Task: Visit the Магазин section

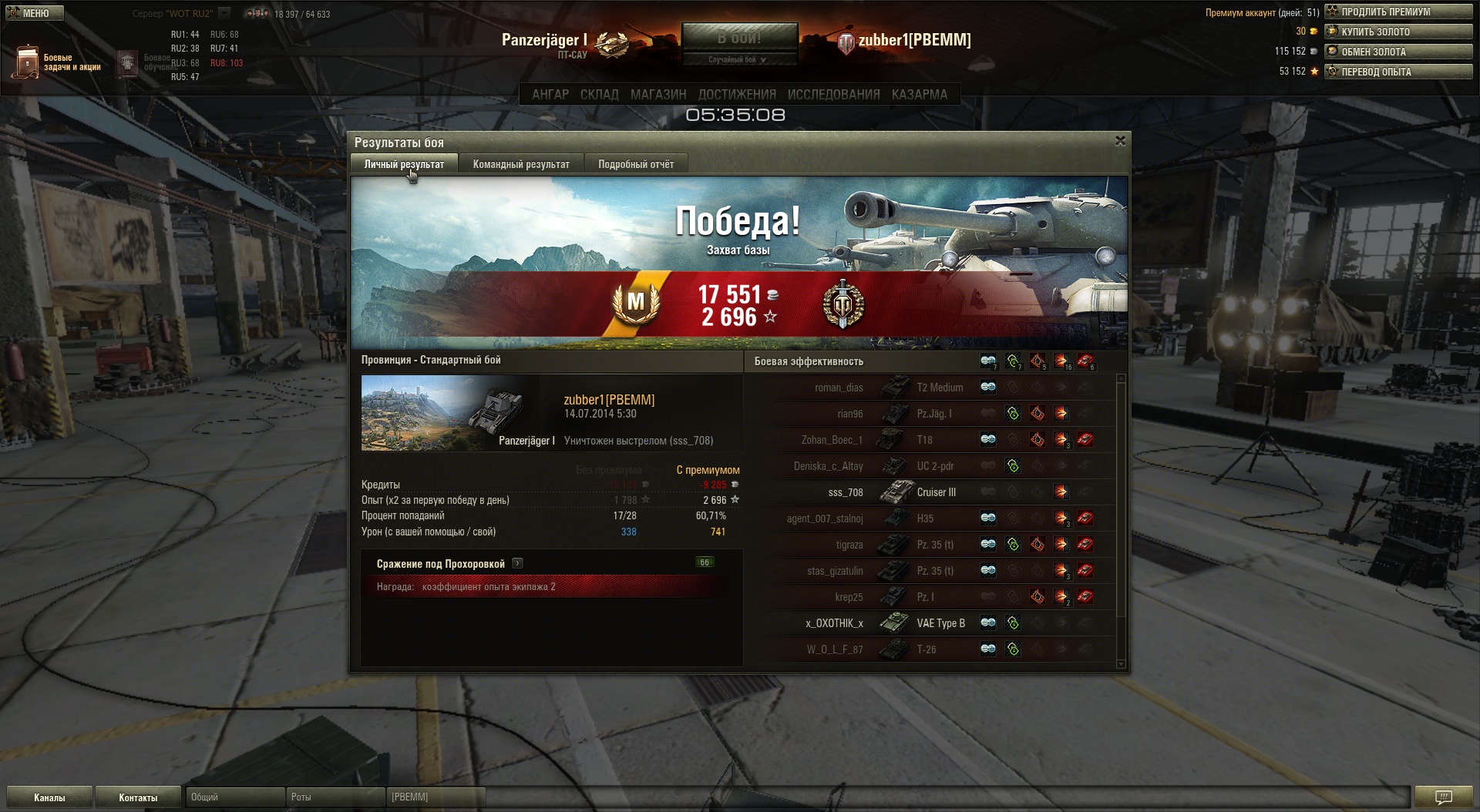Action: tap(658, 94)
